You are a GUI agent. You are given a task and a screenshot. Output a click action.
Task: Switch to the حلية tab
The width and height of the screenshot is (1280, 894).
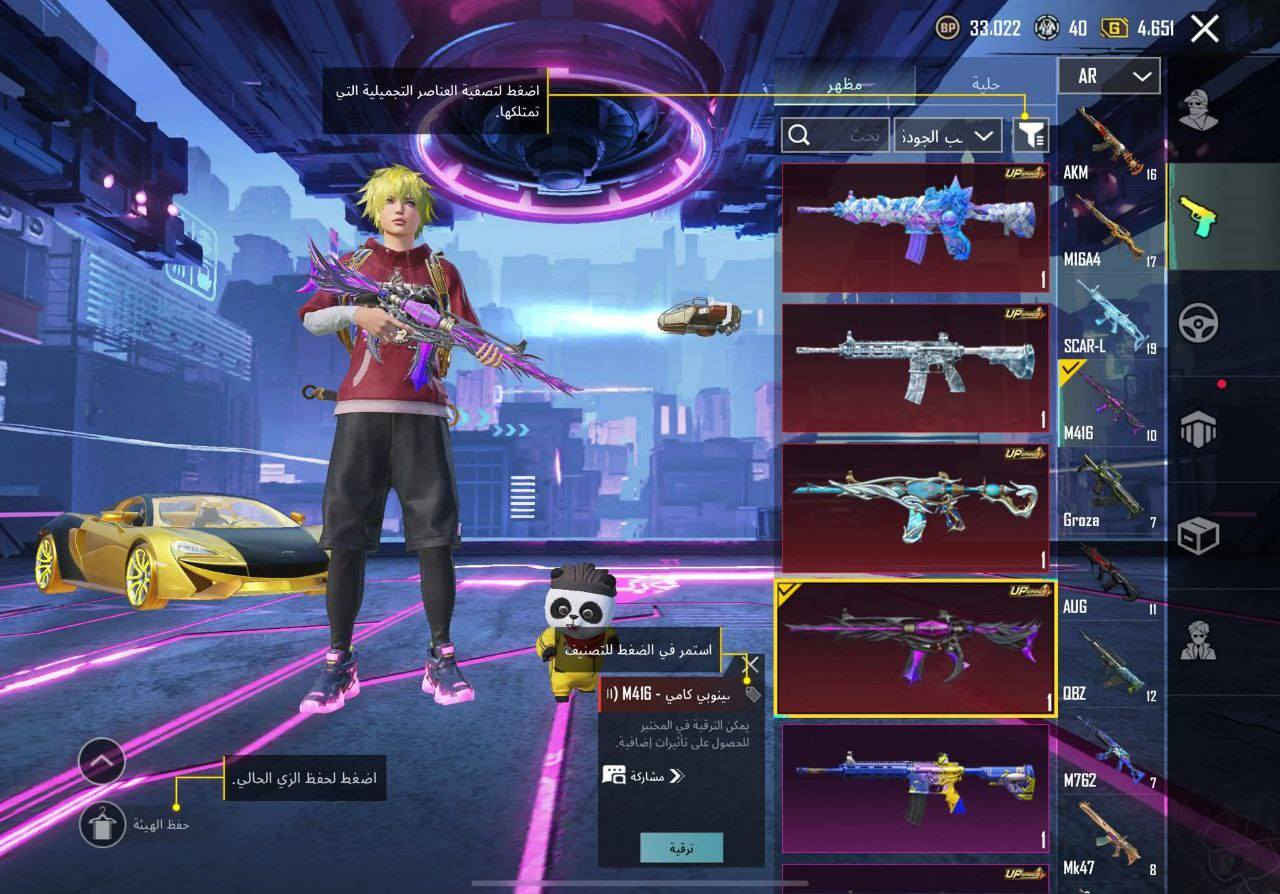(986, 85)
